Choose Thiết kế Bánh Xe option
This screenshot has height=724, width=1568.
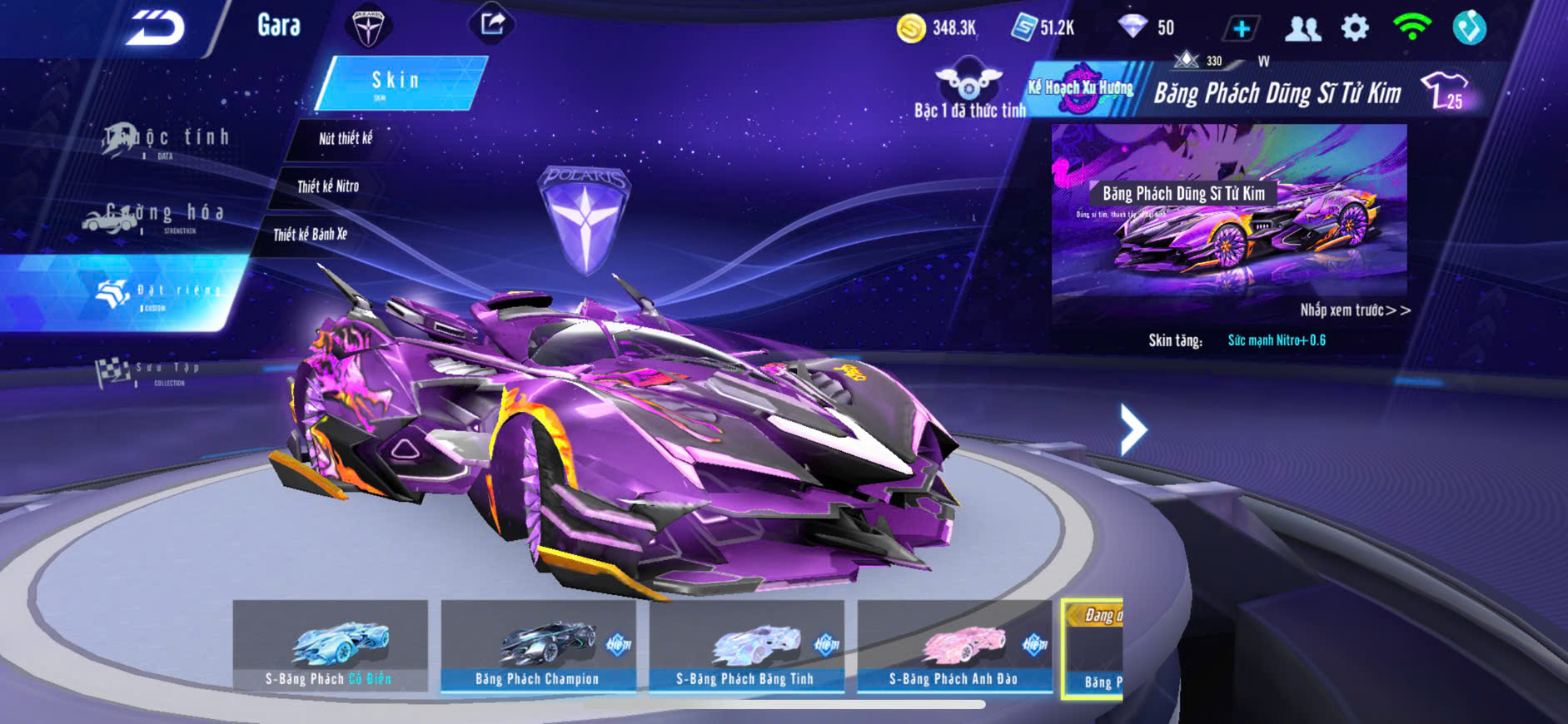click(311, 235)
